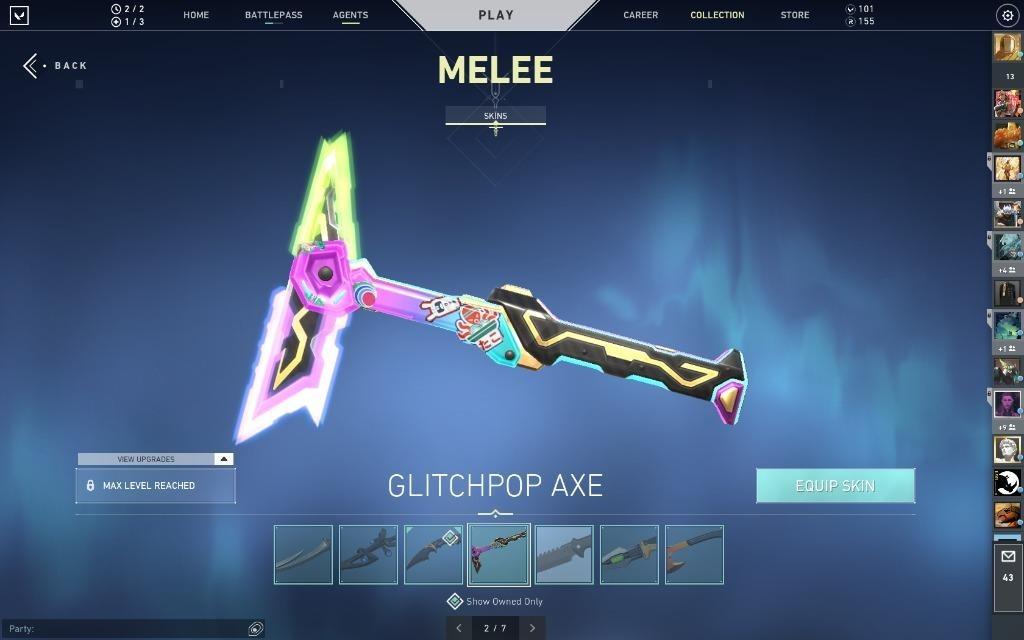
Task: Open the Career tab
Action: [640, 15]
